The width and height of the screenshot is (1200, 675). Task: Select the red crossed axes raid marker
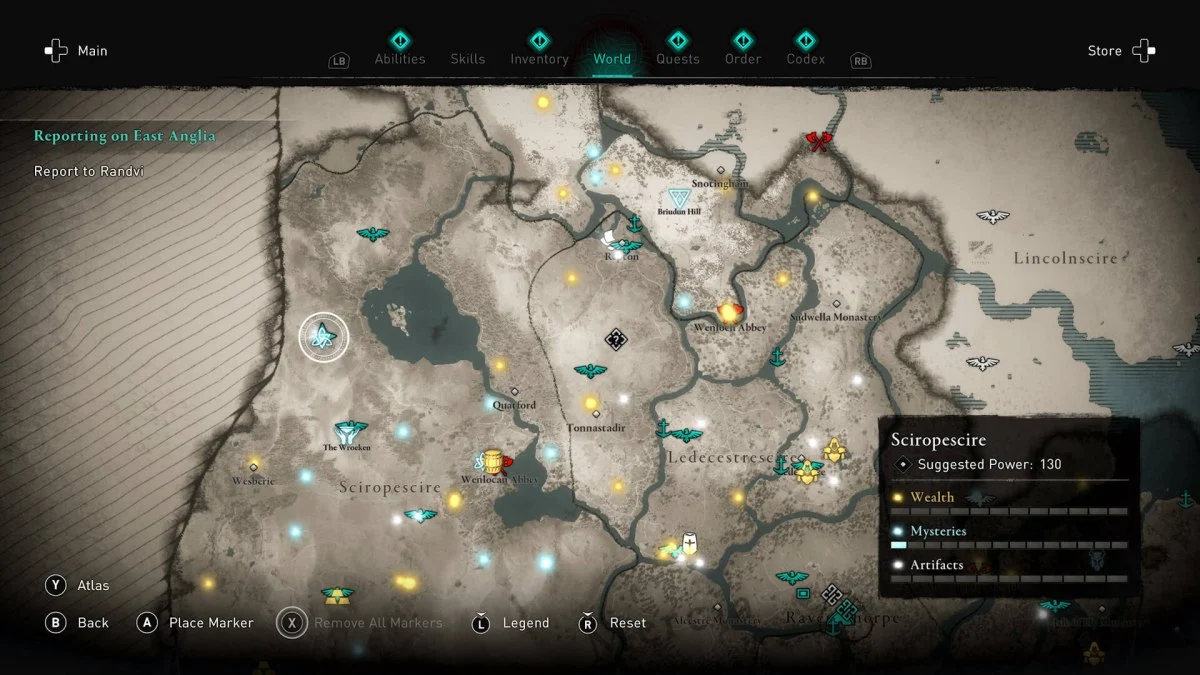[x=819, y=142]
